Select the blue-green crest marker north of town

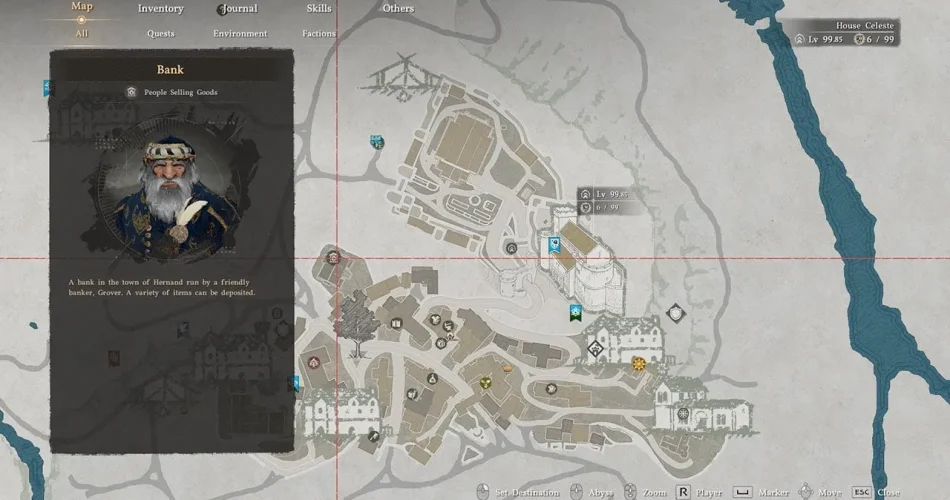(377, 142)
